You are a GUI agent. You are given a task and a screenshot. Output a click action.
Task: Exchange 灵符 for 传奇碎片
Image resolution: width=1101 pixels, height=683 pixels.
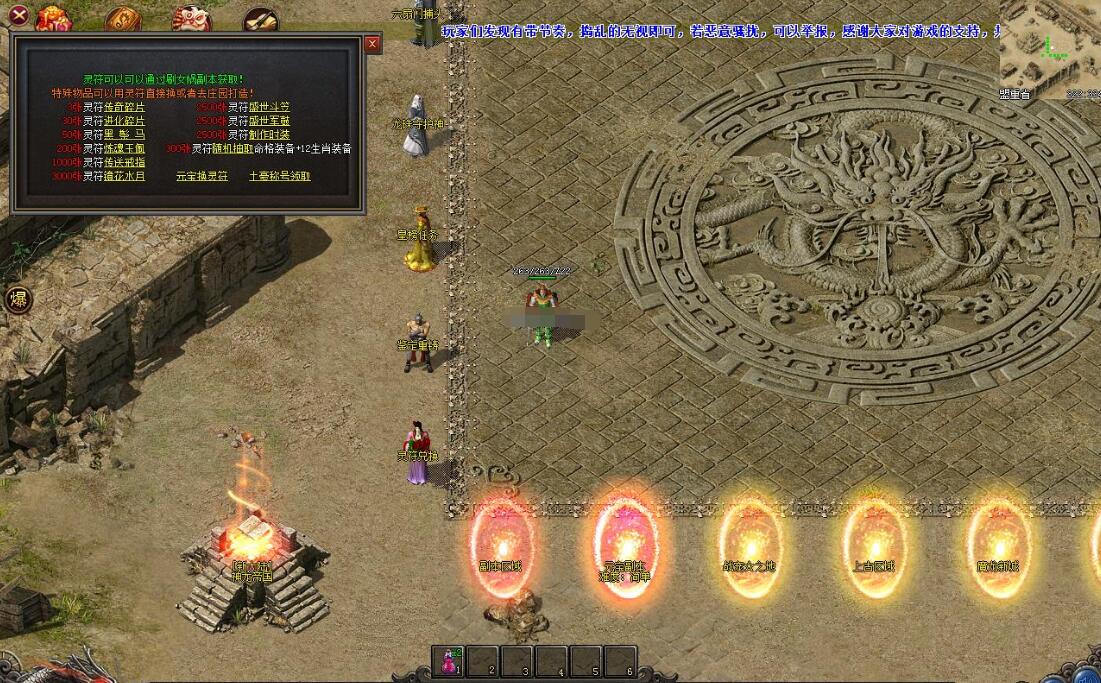point(124,107)
